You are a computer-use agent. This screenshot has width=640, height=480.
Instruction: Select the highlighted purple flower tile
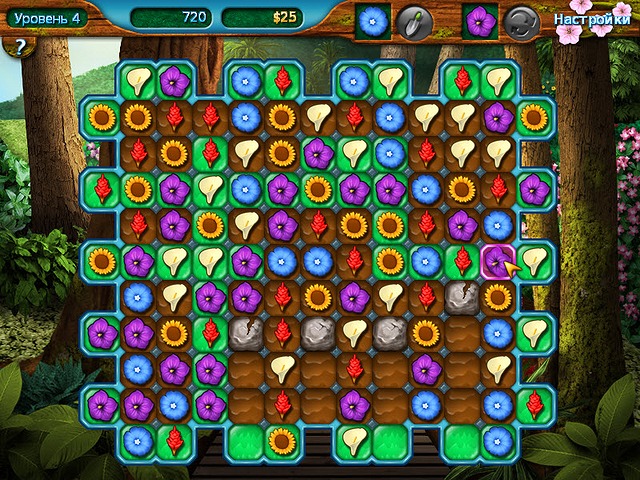point(497,261)
